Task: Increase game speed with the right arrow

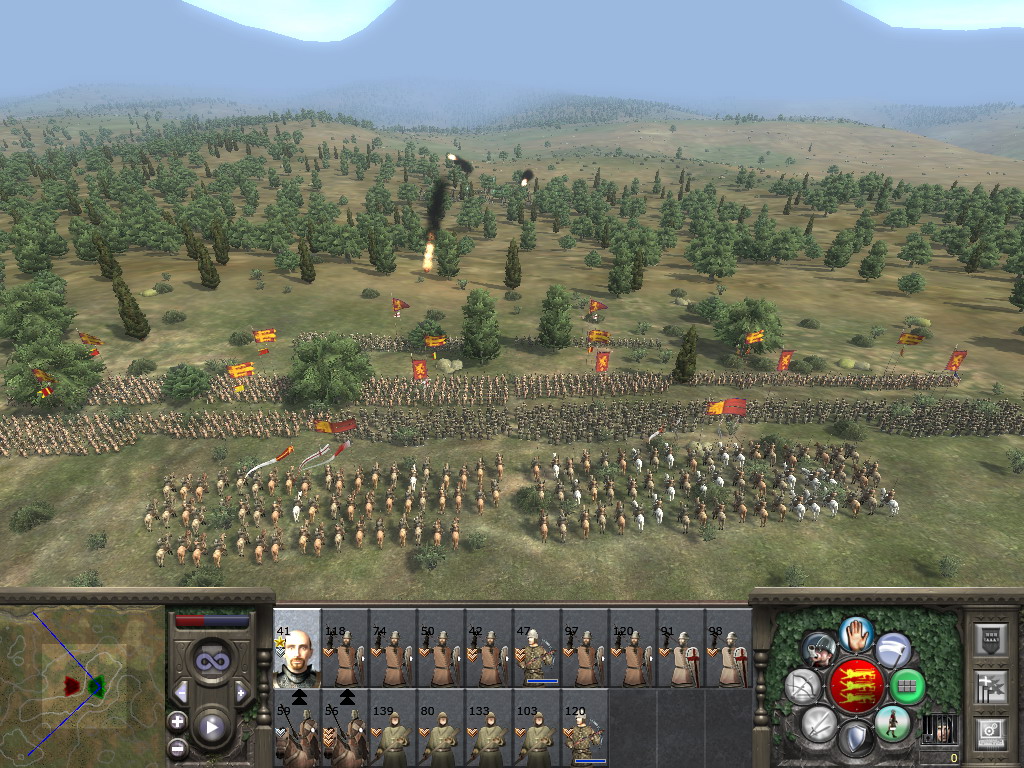Action: point(241,692)
